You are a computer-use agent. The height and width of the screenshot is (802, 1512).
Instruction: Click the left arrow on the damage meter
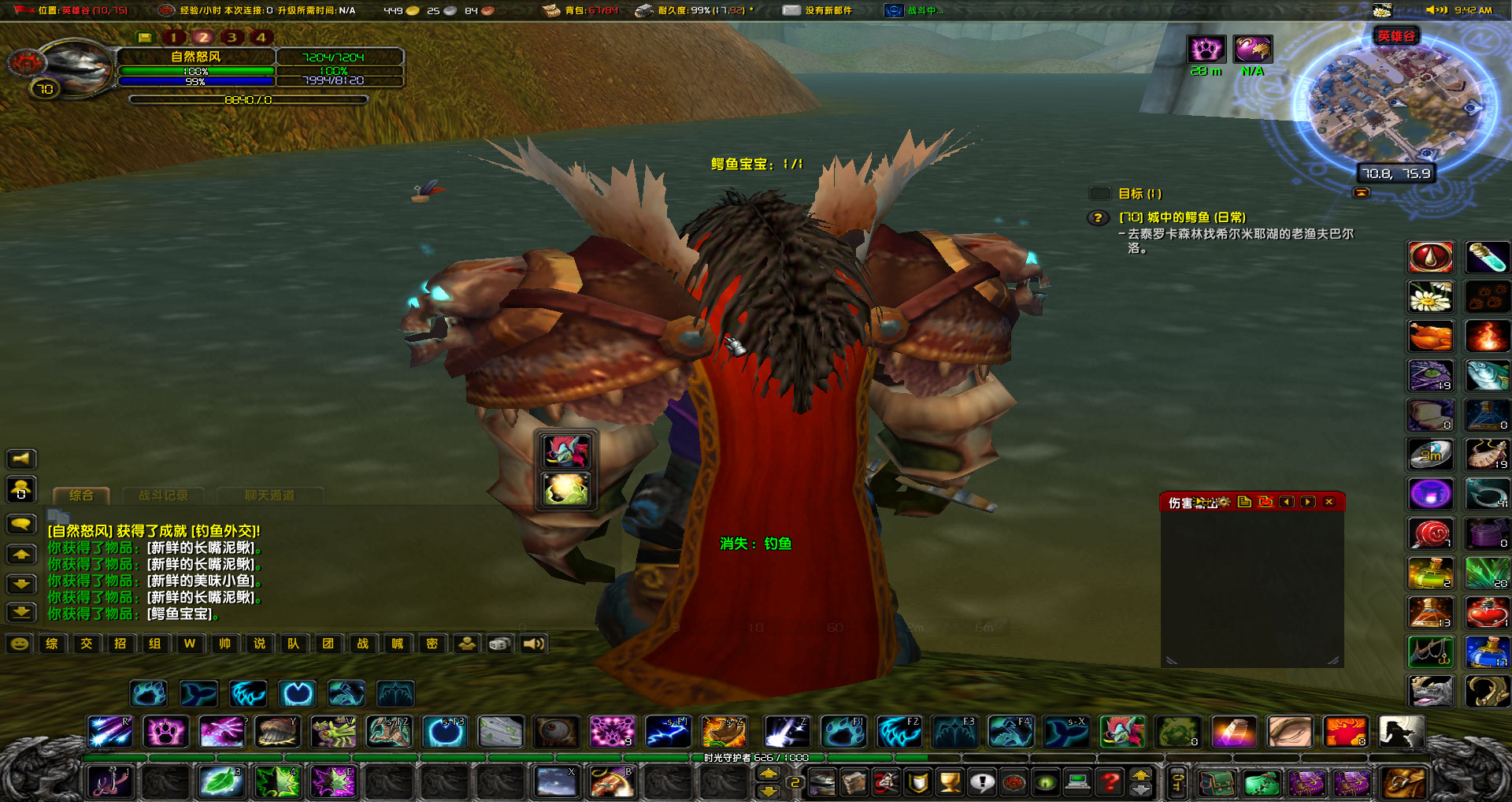pos(1287,502)
